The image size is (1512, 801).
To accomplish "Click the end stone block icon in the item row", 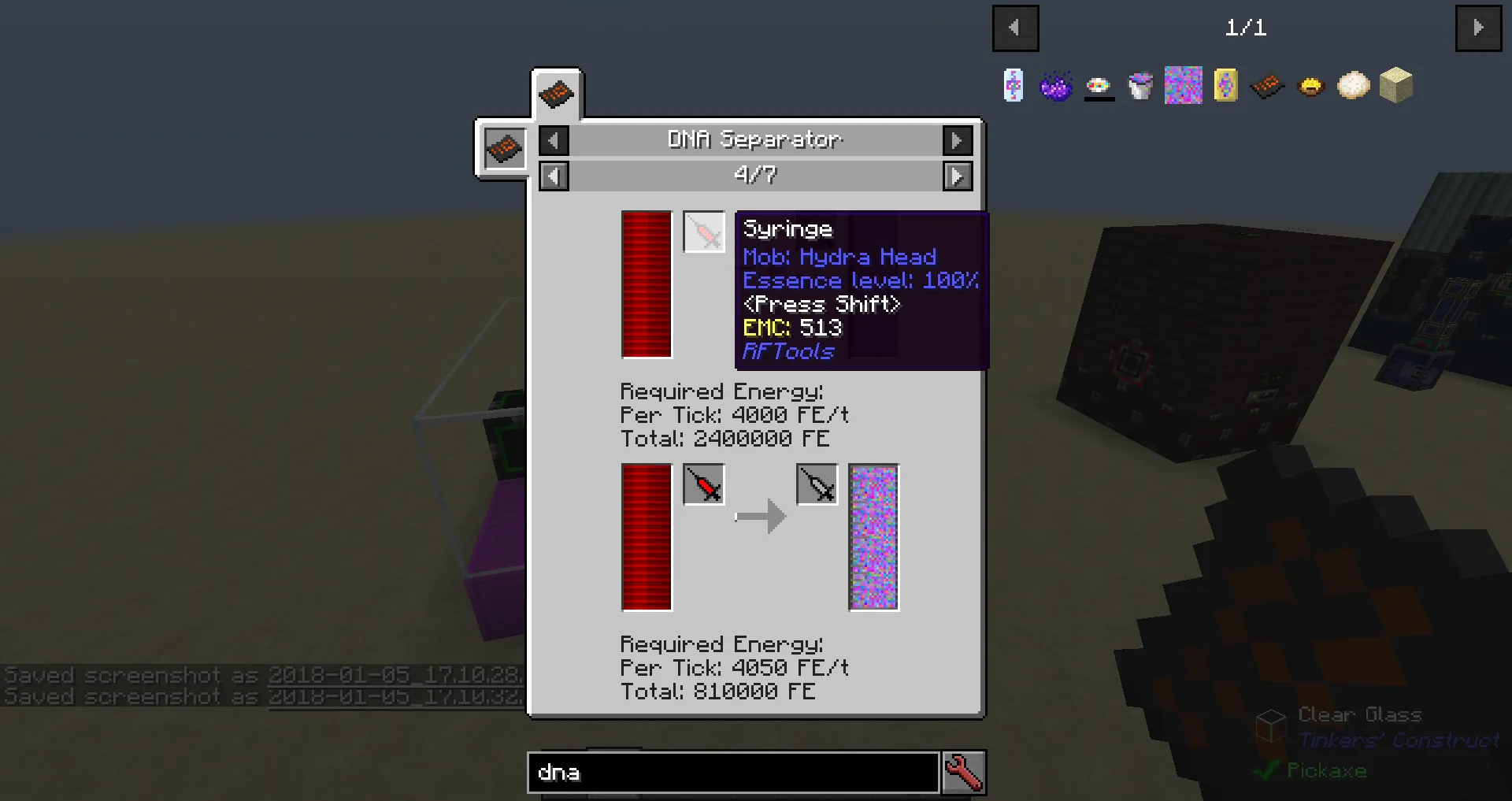I will (1395, 86).
